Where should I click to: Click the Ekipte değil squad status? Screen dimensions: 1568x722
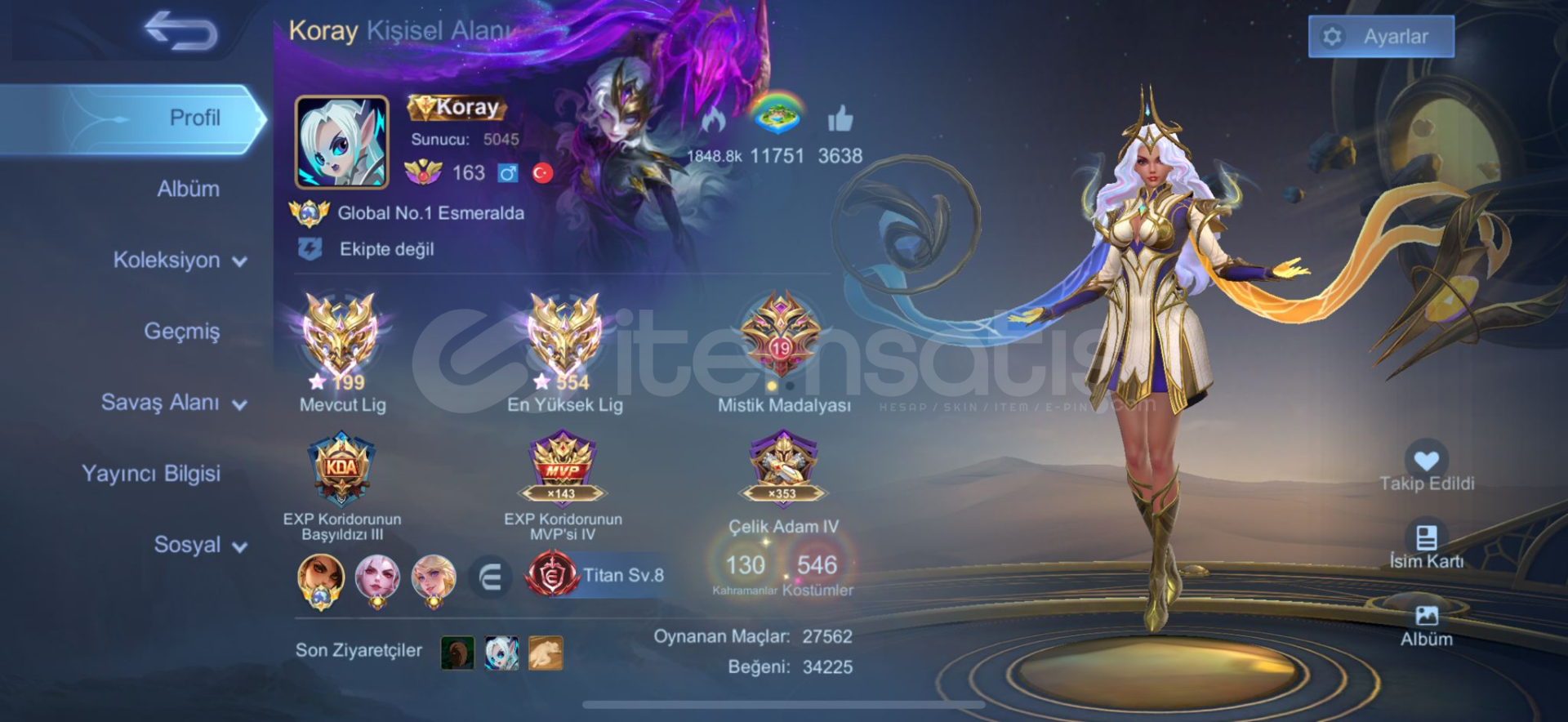(x=388, y=249)
